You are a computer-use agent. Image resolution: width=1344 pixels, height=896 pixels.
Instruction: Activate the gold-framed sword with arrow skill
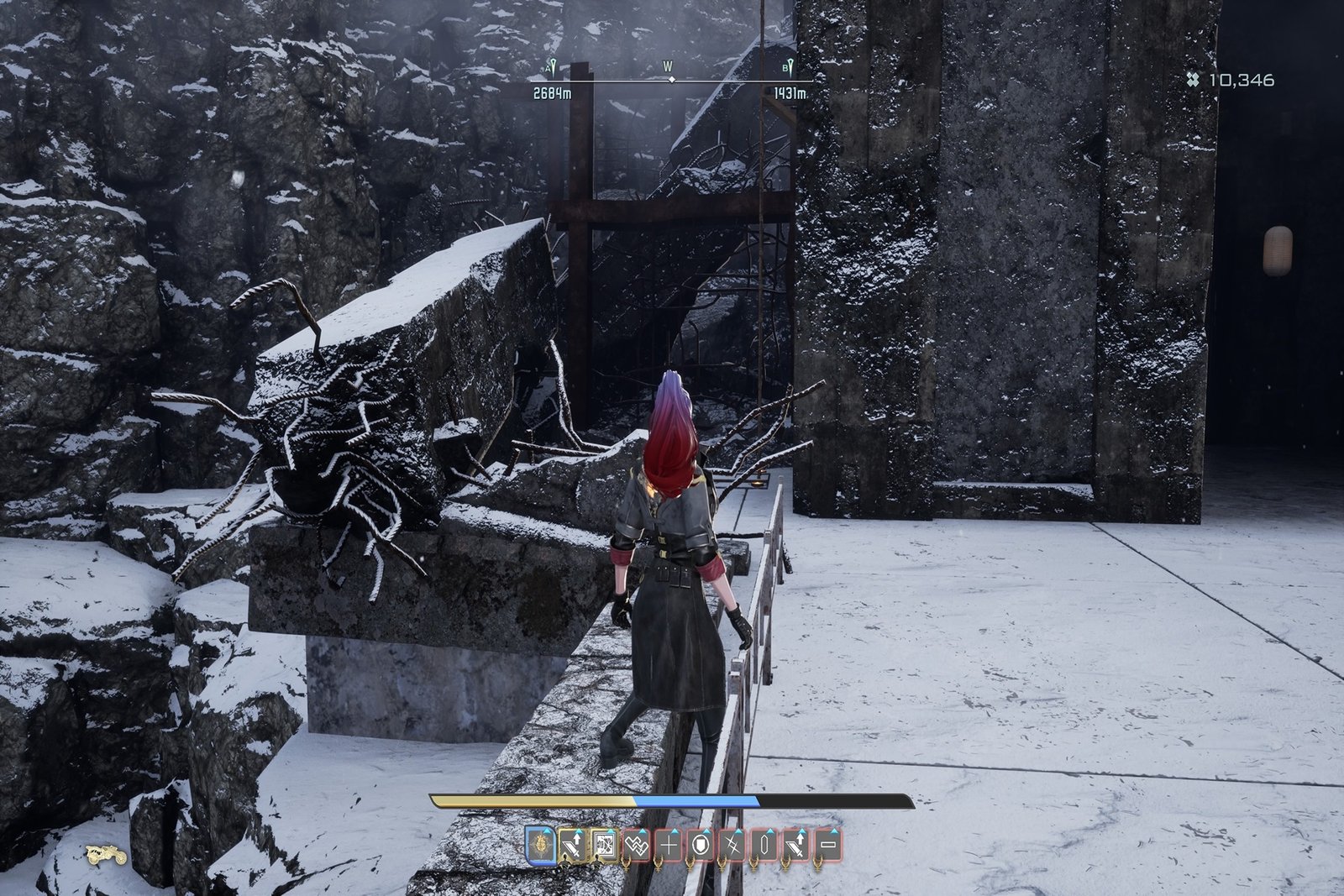click(572, 843)
